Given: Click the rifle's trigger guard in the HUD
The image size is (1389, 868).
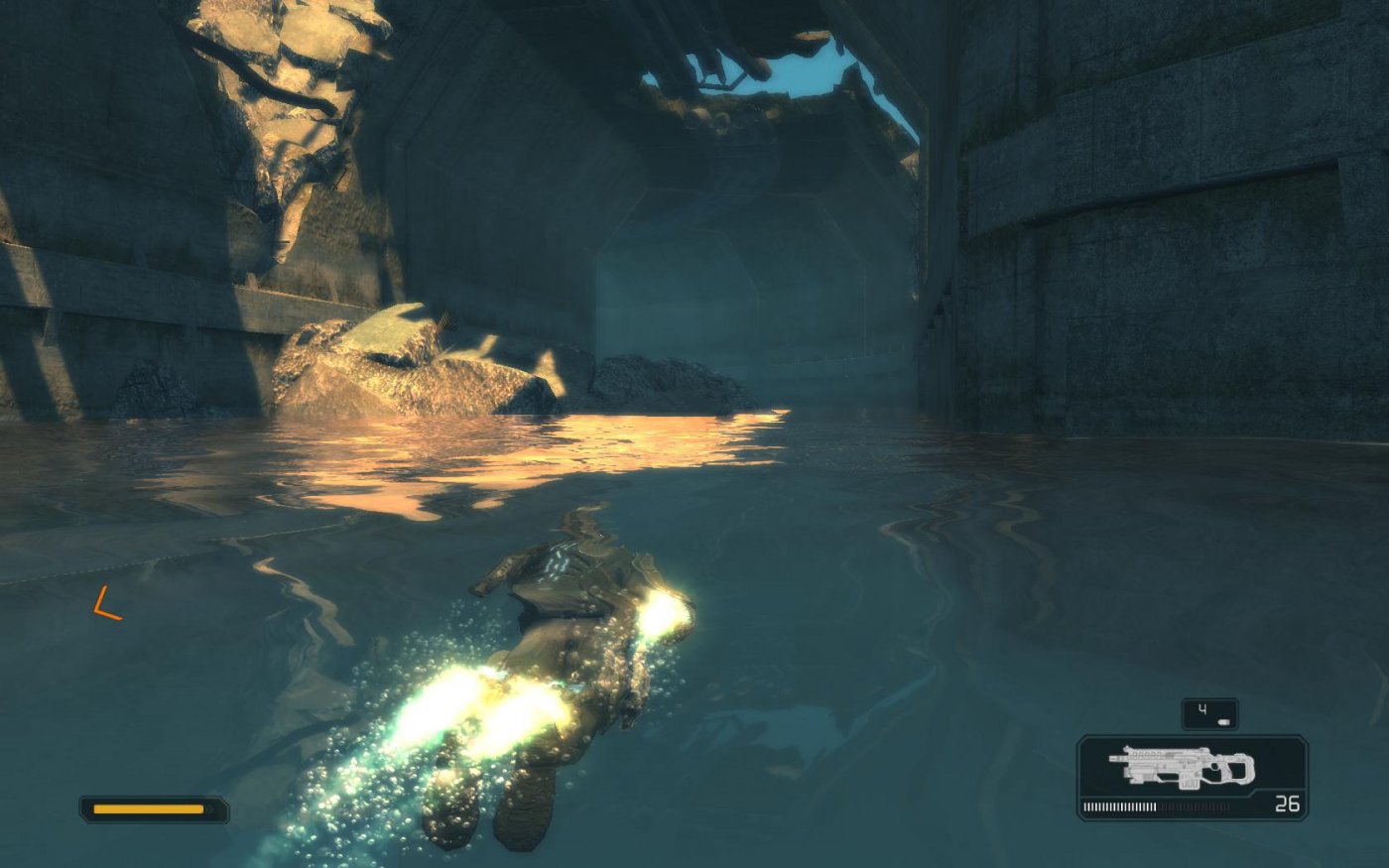Looking at the screenshot, I should coord(1214,770).
